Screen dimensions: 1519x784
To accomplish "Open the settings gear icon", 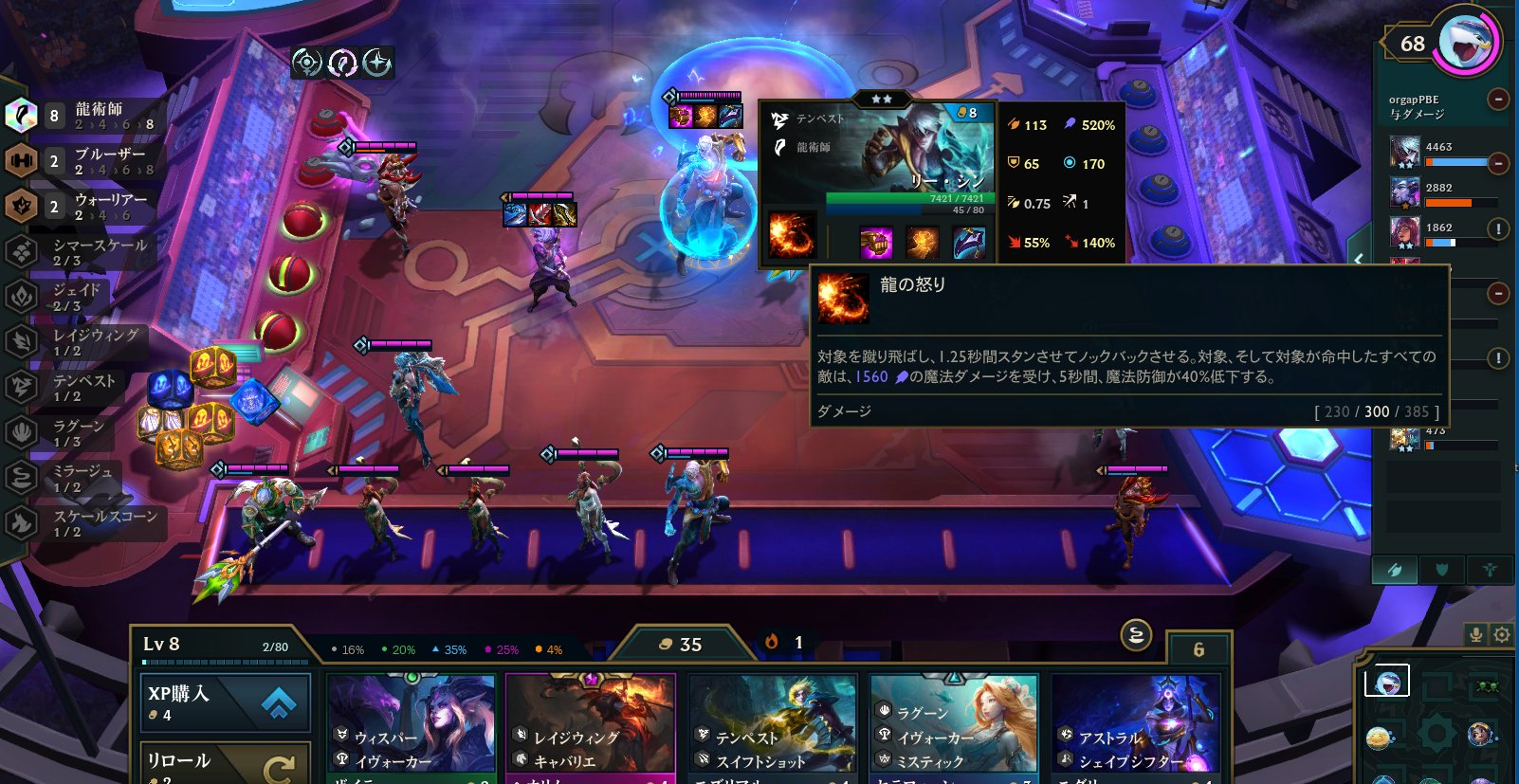I will 1501,635.
